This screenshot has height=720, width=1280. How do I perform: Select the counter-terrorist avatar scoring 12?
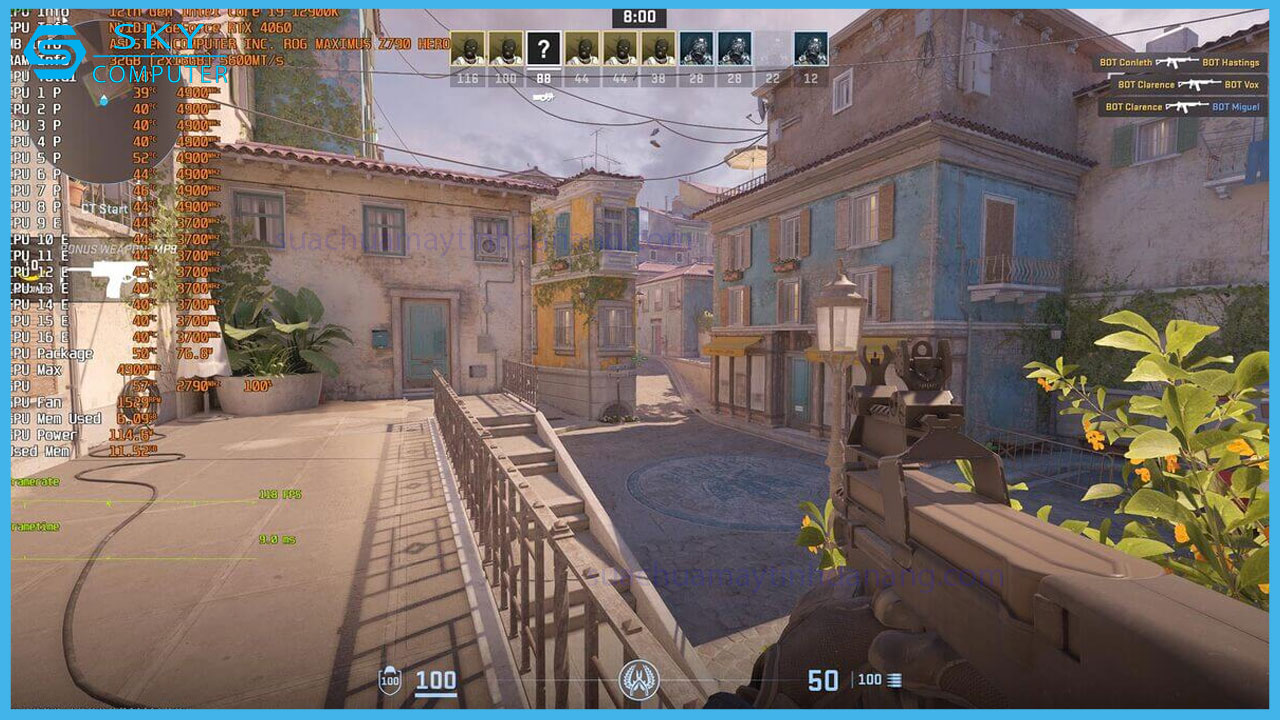[810, 48]
